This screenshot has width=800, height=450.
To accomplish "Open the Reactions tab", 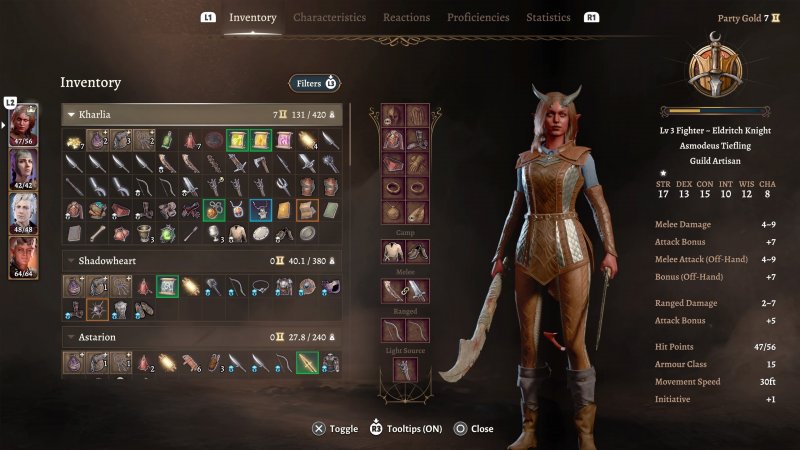I will pos(406,17).
